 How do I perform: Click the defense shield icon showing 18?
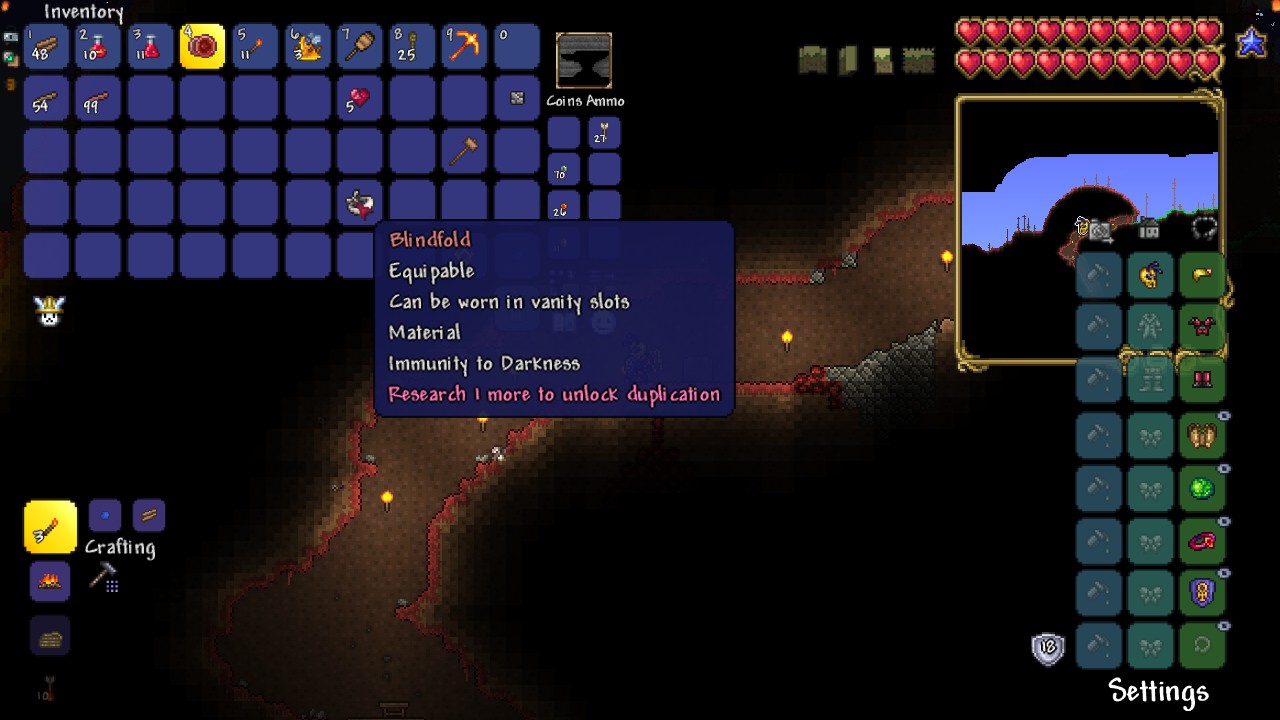pos(1047,648)
